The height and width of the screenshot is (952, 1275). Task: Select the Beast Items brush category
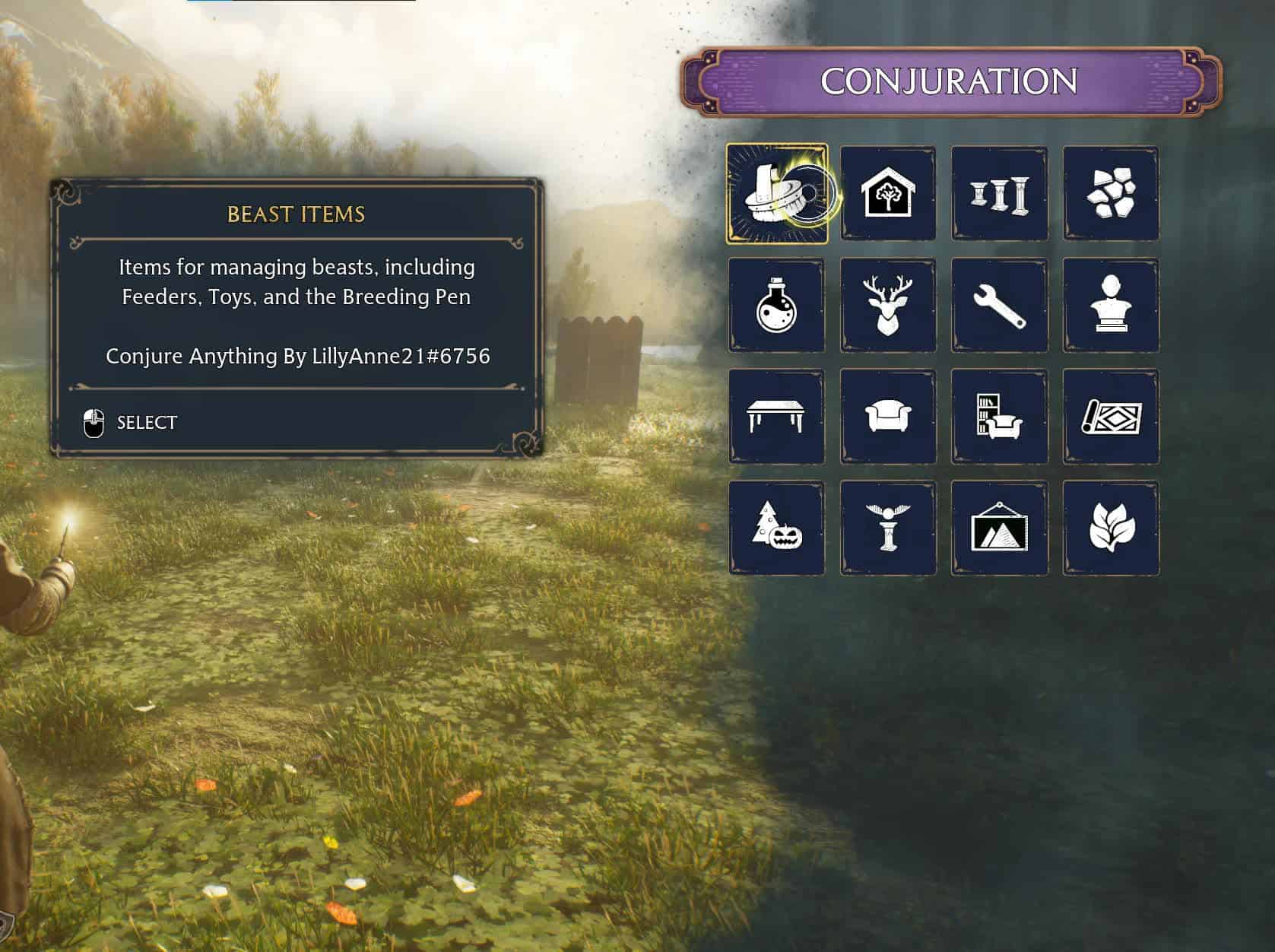776,194
